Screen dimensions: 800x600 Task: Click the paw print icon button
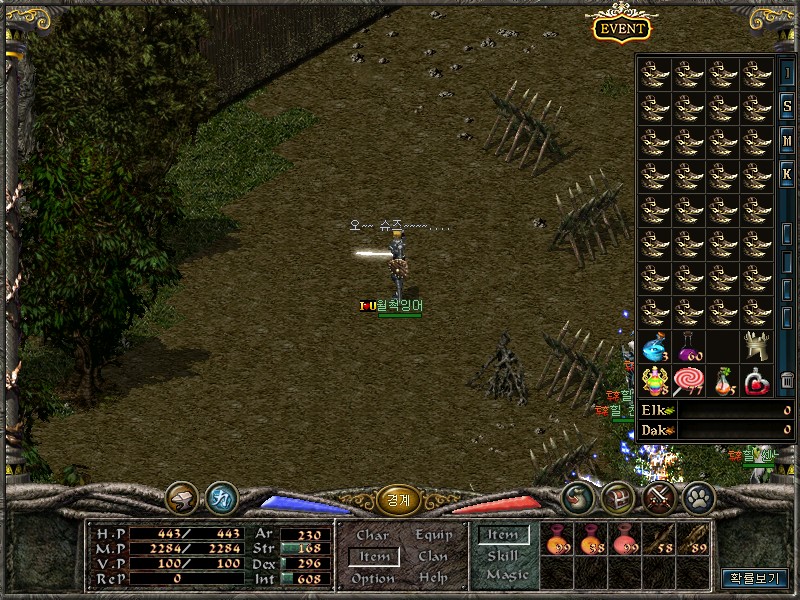click(x=697, y=497)
